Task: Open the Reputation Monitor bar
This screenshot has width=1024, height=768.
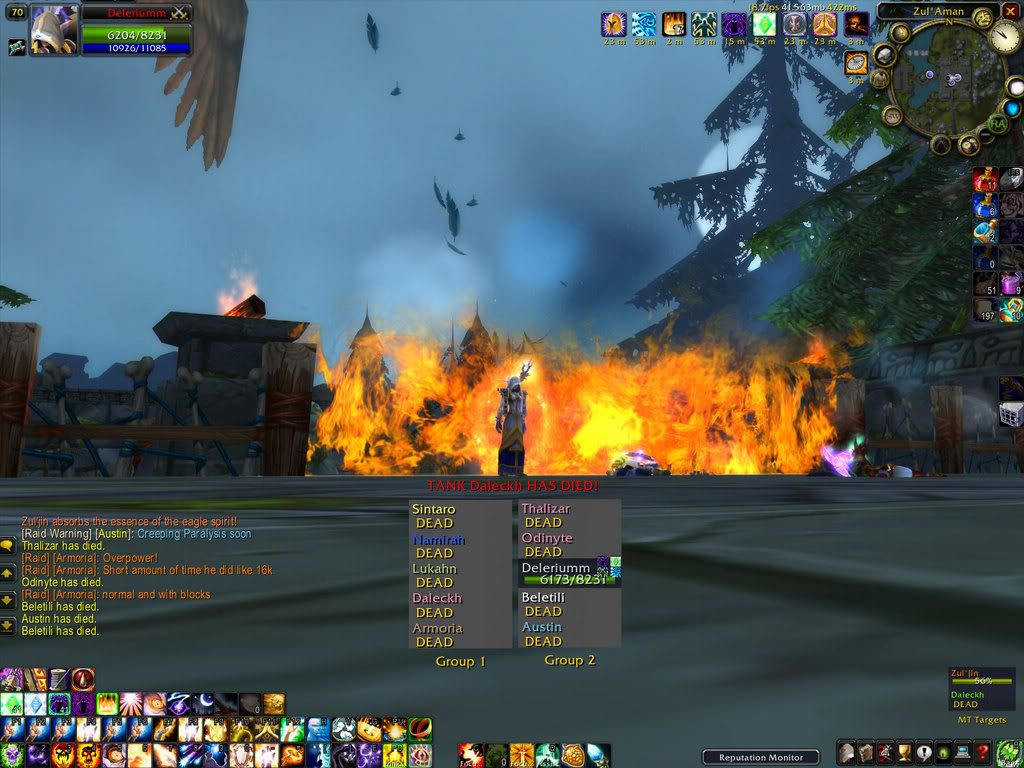Action: [x=760, y=757]
